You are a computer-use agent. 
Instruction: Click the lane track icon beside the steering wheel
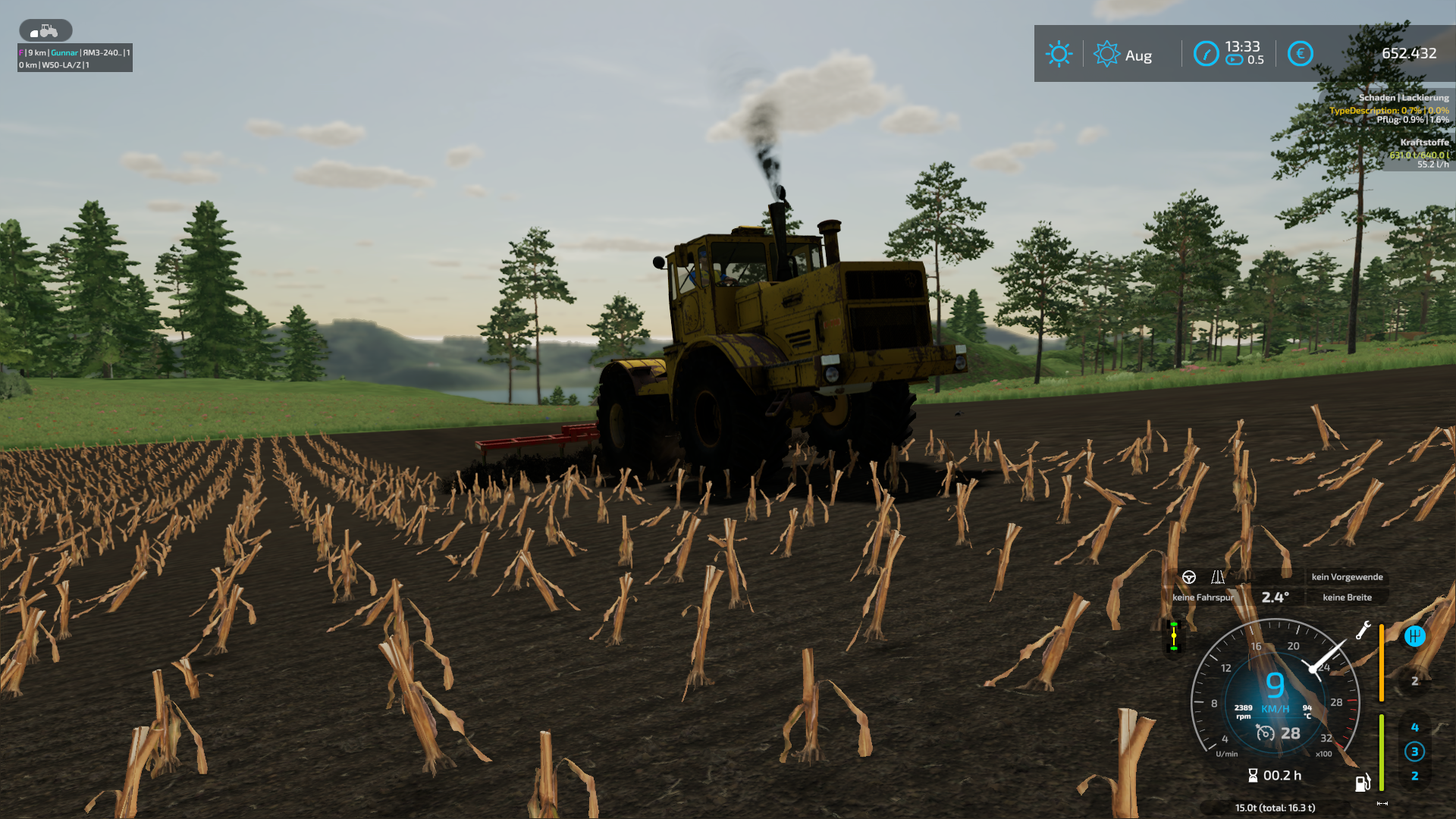tap(1218, 577)
